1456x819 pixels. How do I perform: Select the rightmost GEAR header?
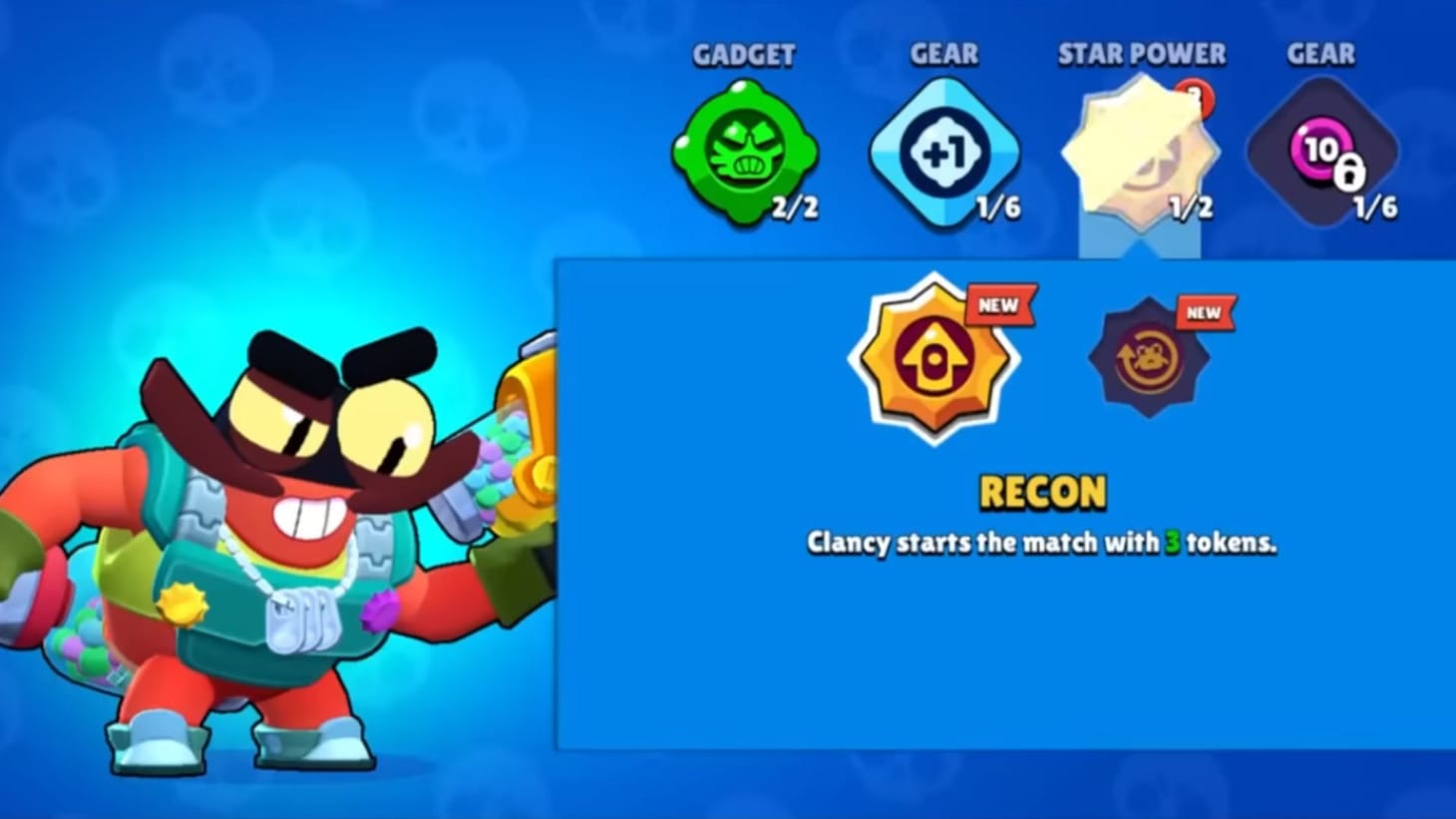point(1320,55)
